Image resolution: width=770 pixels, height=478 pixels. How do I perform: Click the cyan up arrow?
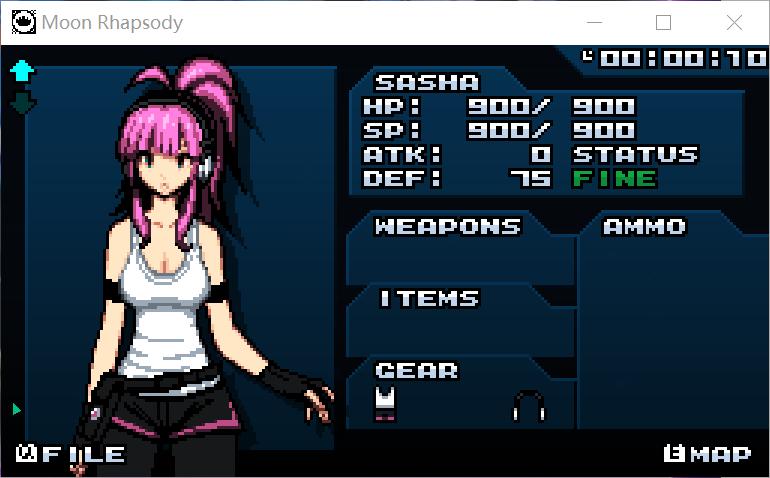[x=22, y=70]
